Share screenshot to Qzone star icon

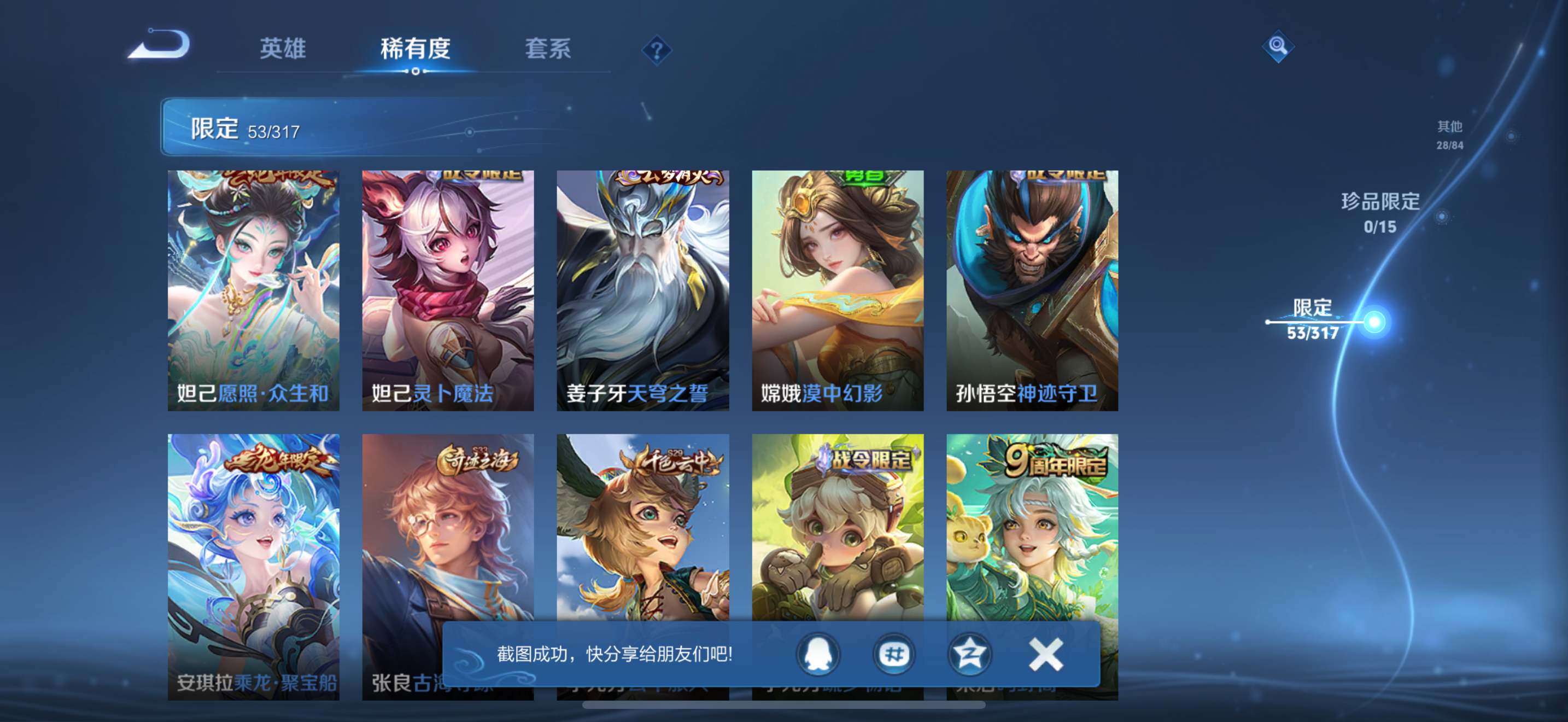969,654
